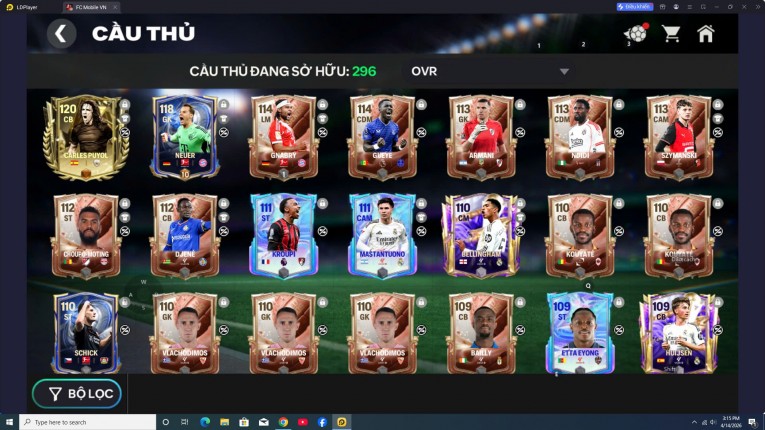Return to the home screen

coord(706,34)
